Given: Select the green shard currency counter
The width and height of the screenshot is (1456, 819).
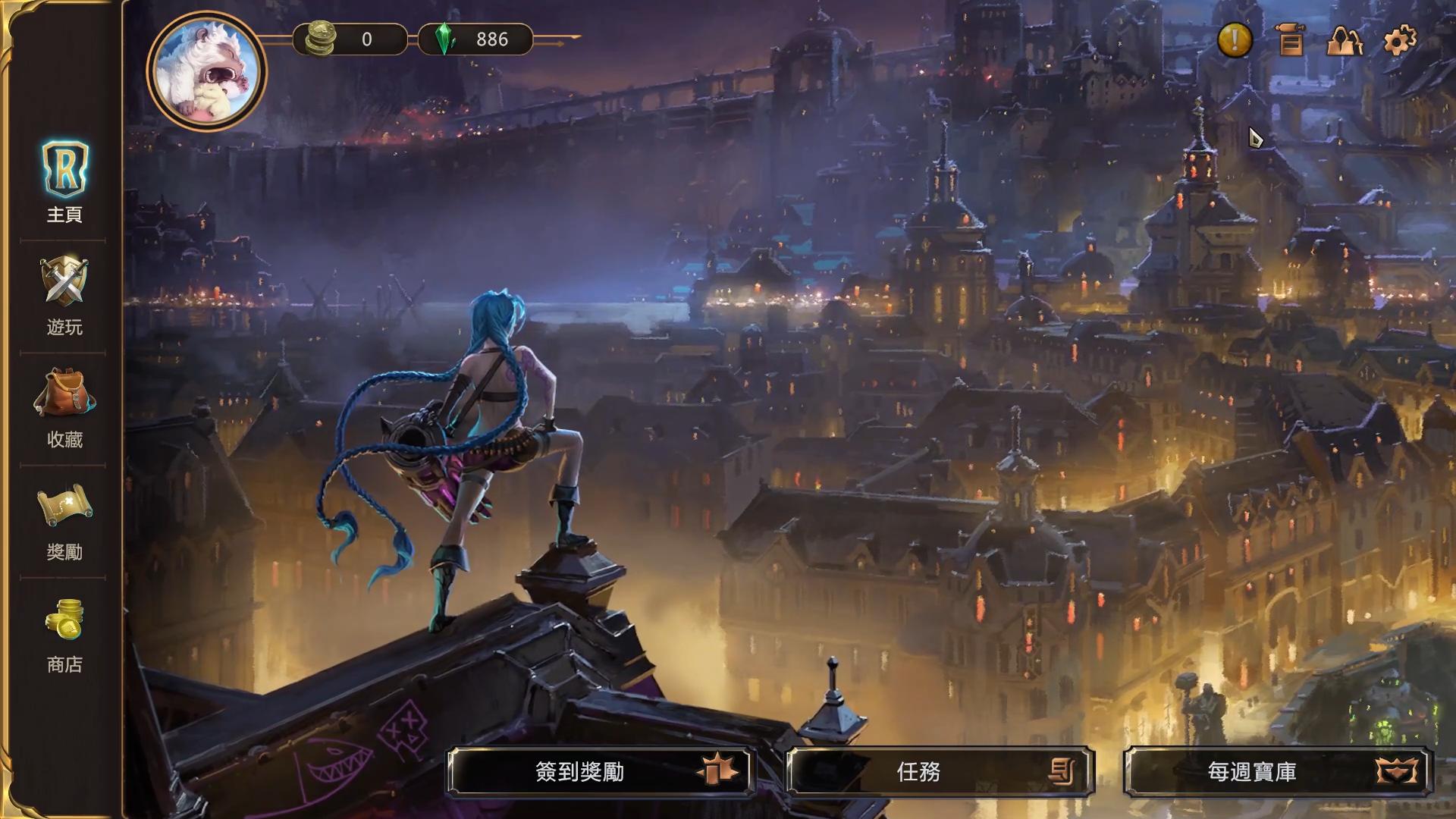Looking at the screenshot, I should click(475, 39).
